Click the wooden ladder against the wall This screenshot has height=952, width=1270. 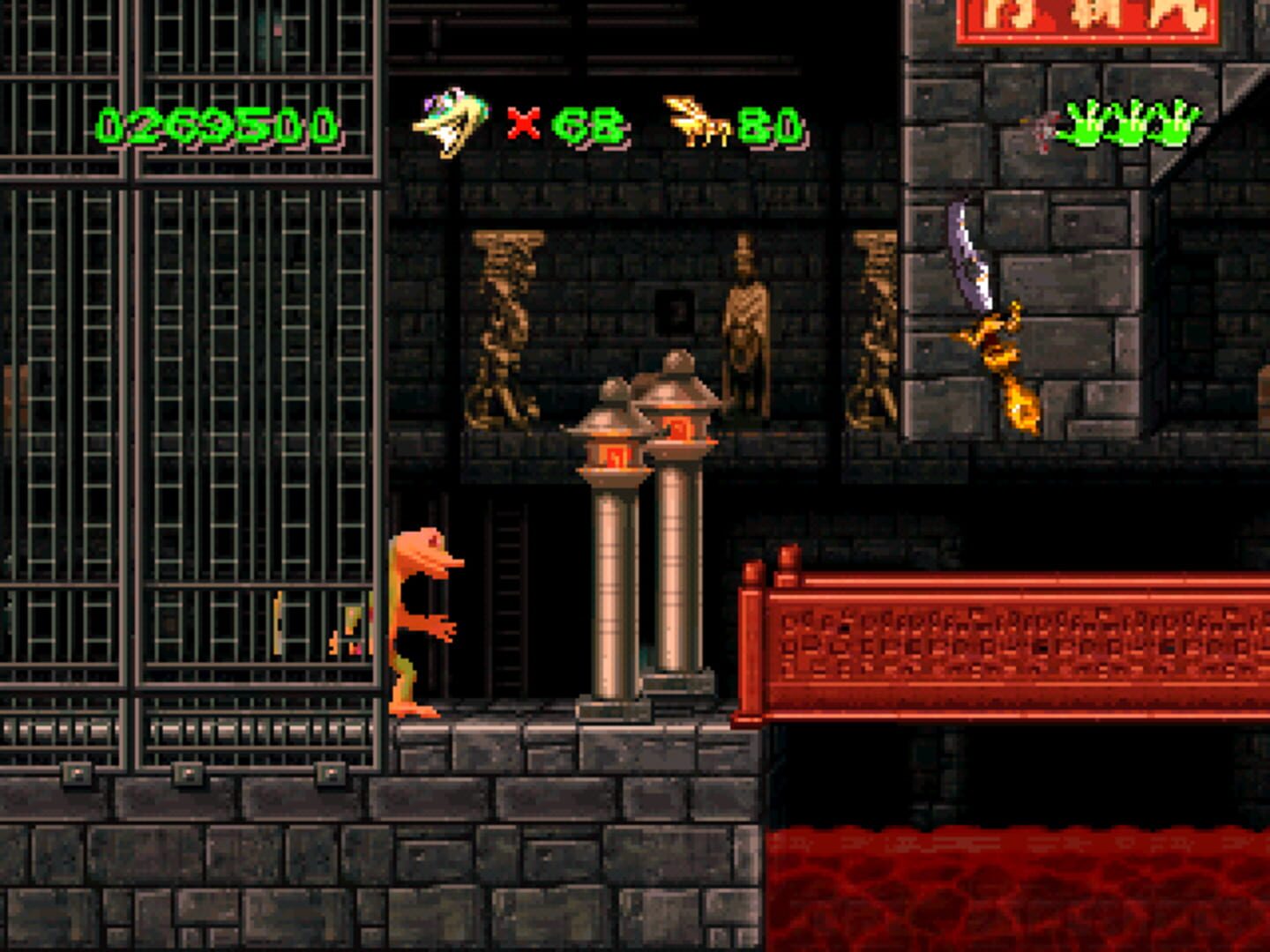tap(508, 599)
